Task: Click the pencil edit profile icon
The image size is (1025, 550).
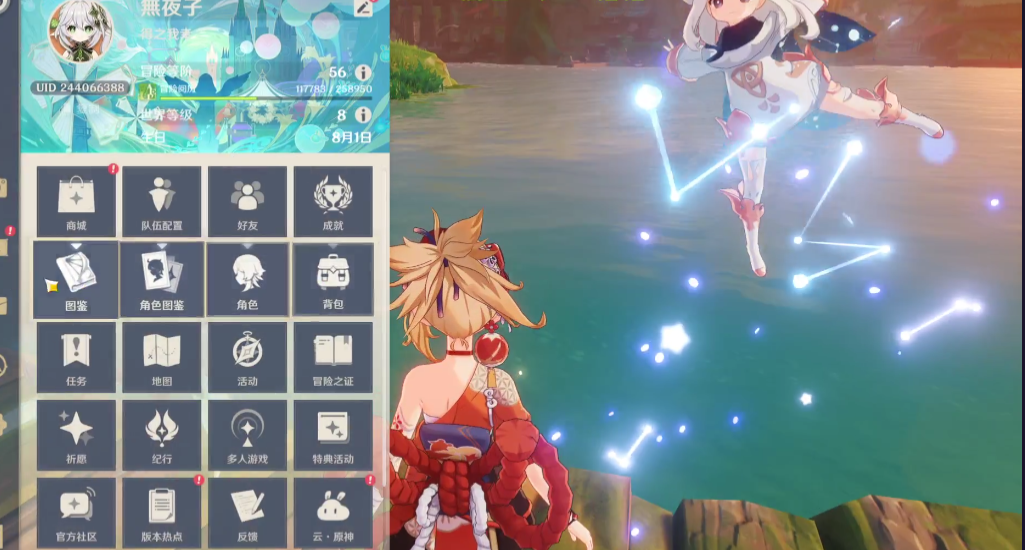Action: 363,9
